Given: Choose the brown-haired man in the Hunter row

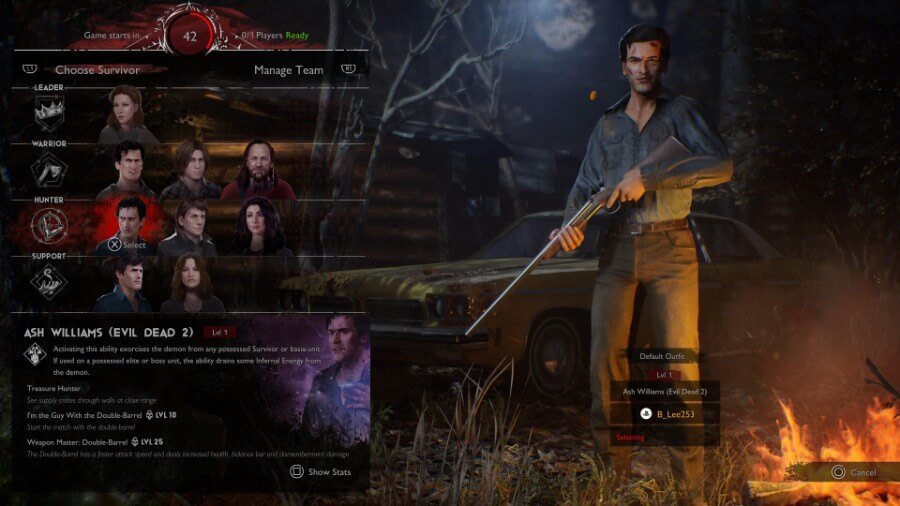Looking at the screenshot, I should pos(188,225).
